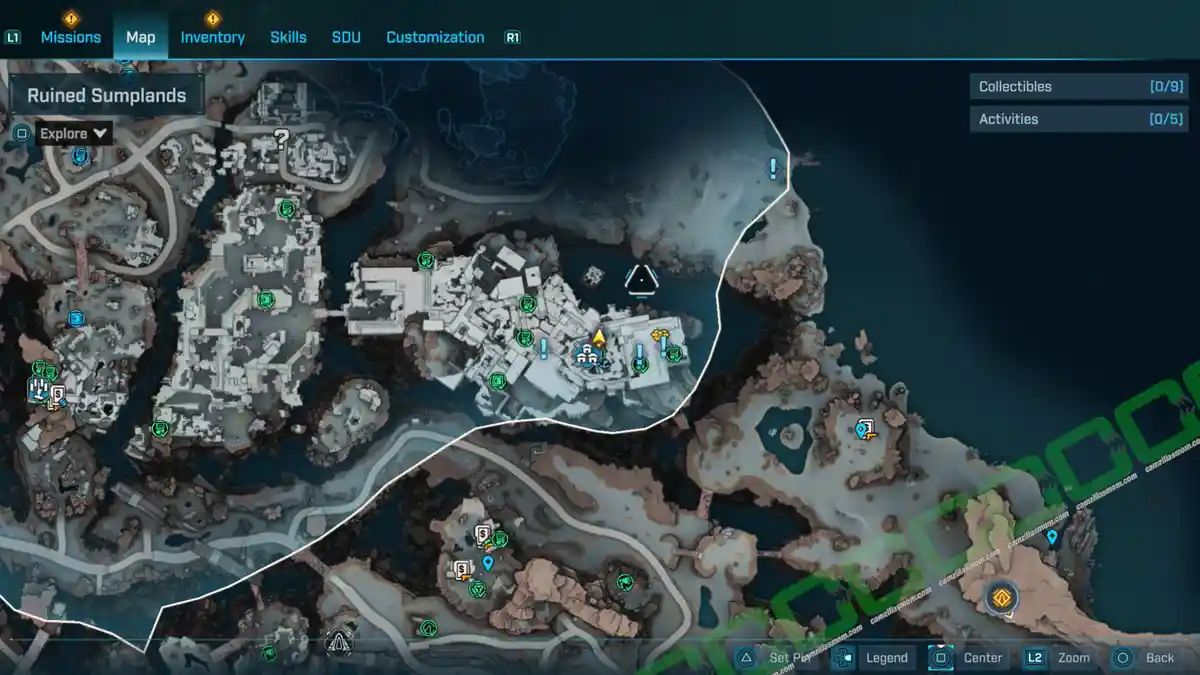Expand the Explore dropdown
The image size is (1200, 675).
(74, 133)
